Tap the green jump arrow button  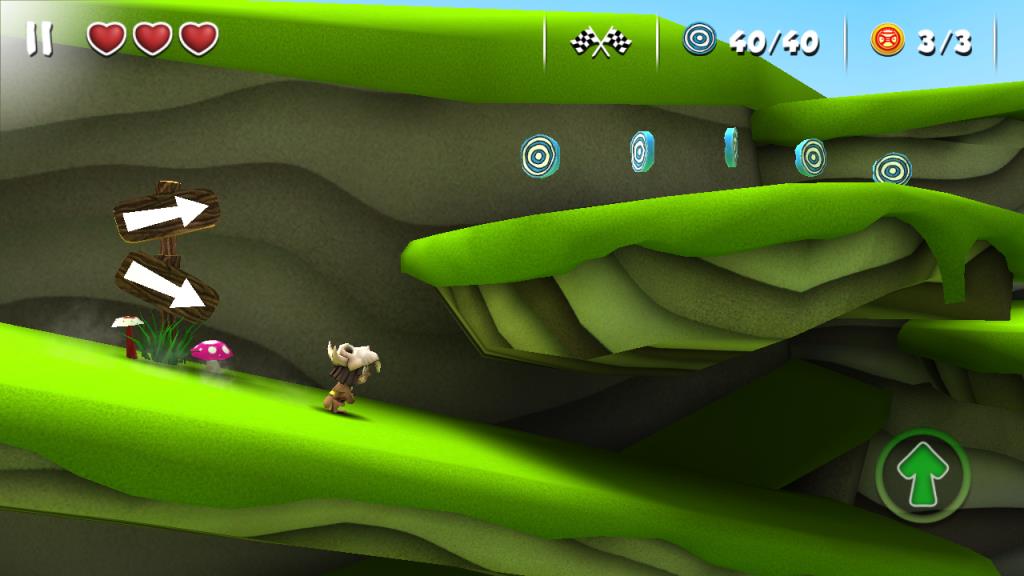pos(922,475)
